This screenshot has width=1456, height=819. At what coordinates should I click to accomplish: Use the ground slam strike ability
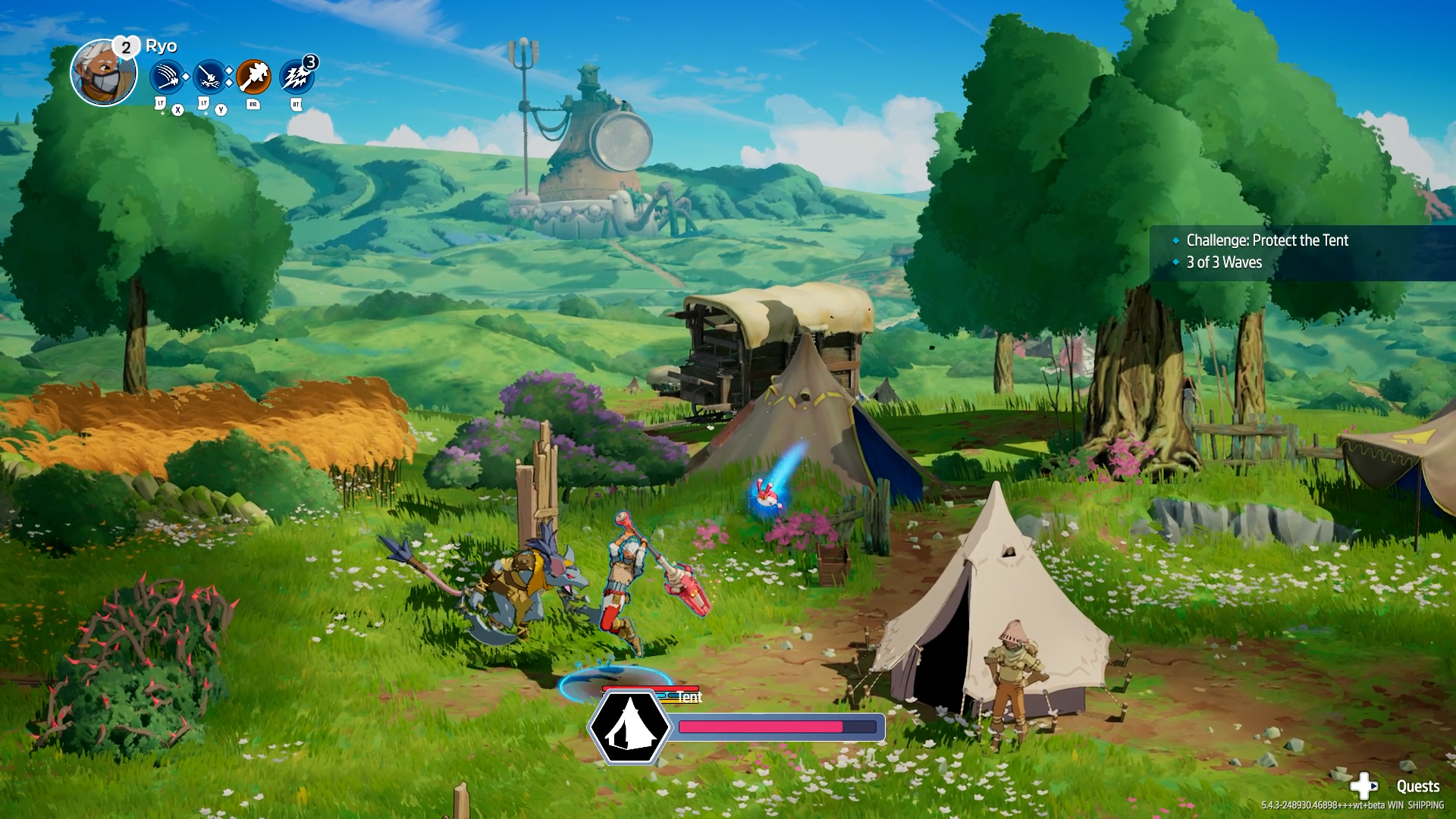pyautogui.click(x=209, y=77)
